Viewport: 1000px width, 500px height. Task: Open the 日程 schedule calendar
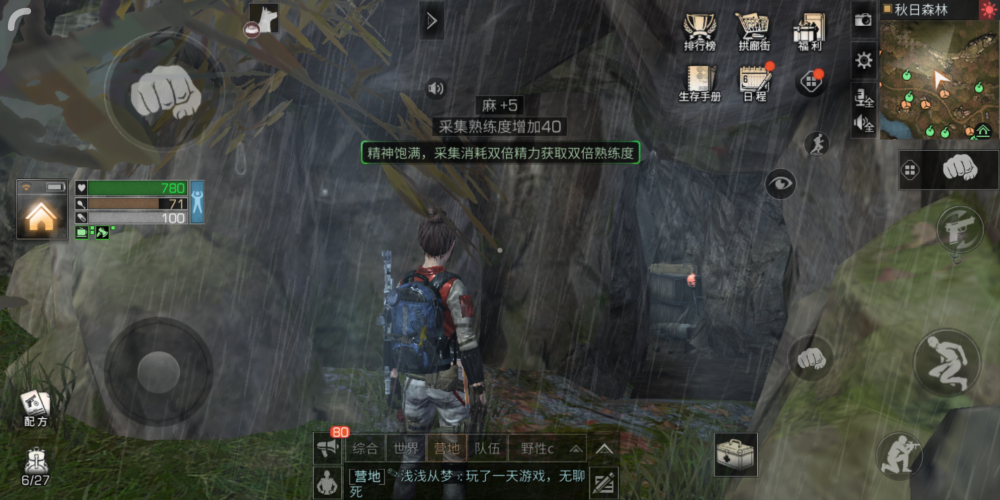(754, 83)
